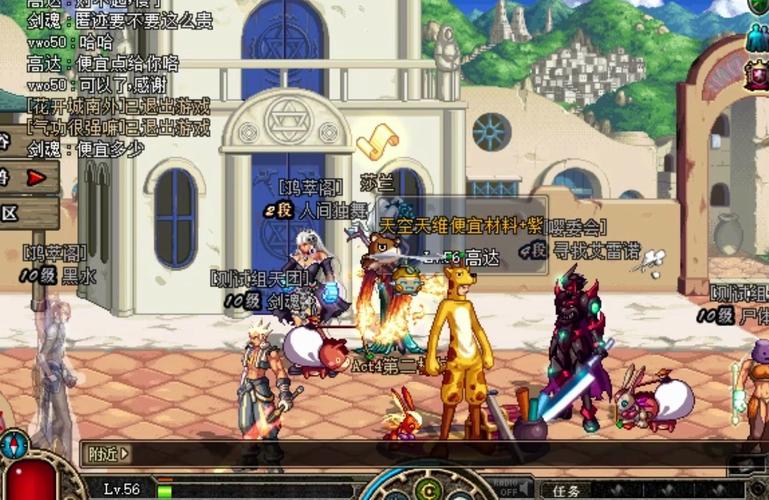Click the gold C coin button
769x500 pixels.
tap(429, 489)
